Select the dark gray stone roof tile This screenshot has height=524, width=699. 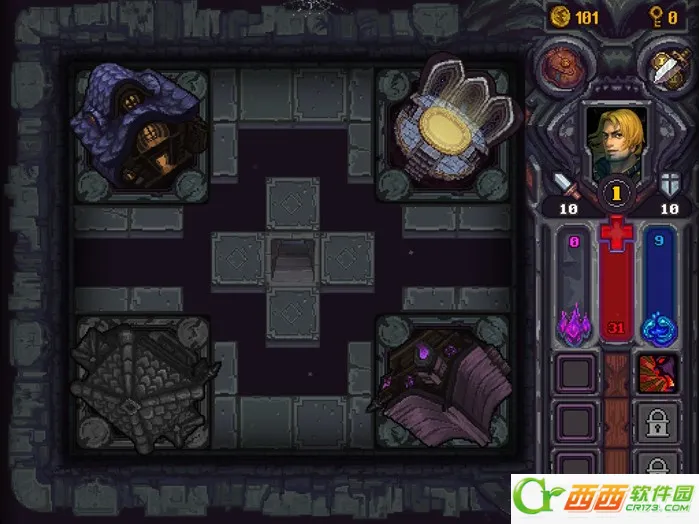[x=140, y=387]
